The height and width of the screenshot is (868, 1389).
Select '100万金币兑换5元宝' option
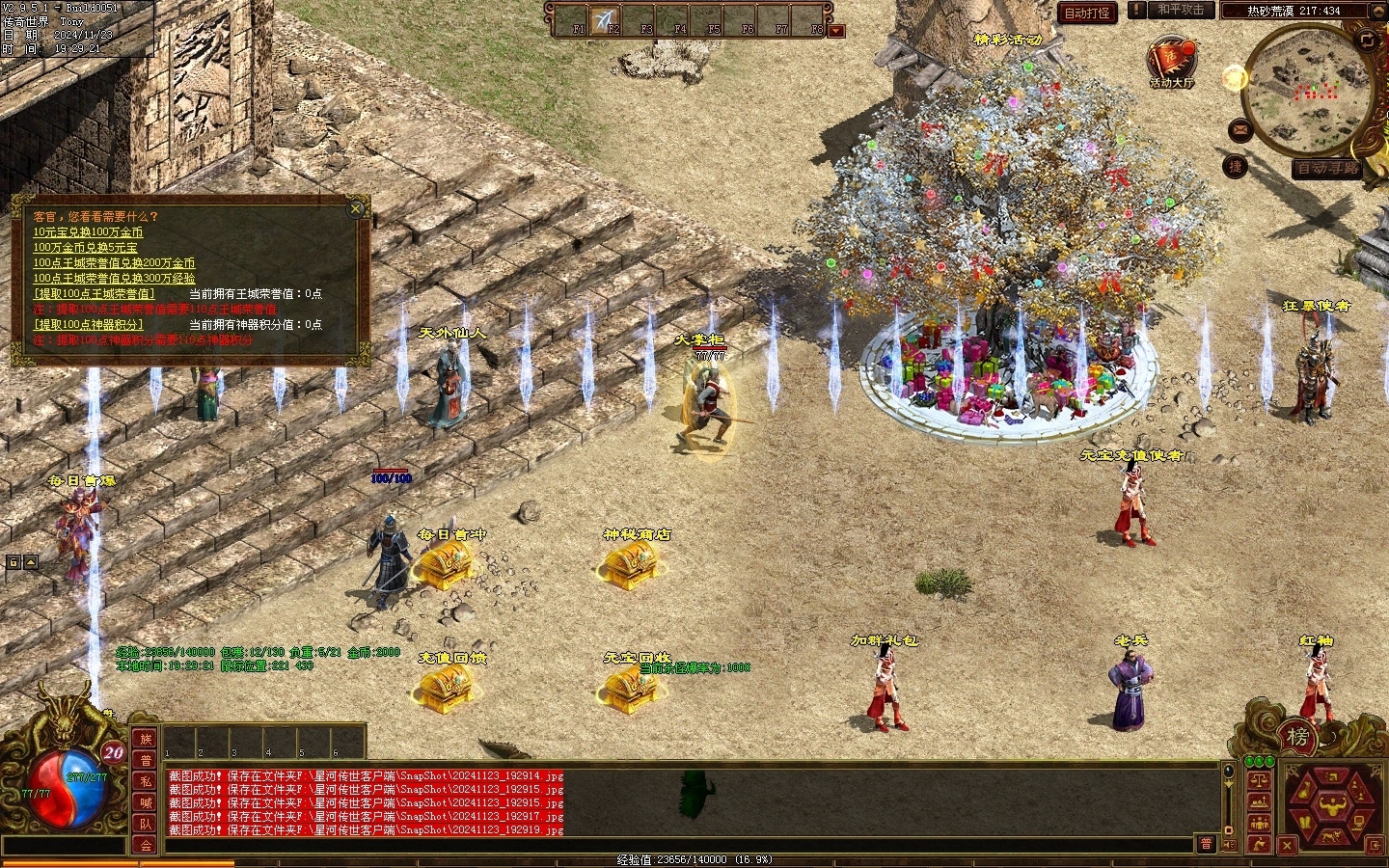pyautogui.click(x=85, y=248)
